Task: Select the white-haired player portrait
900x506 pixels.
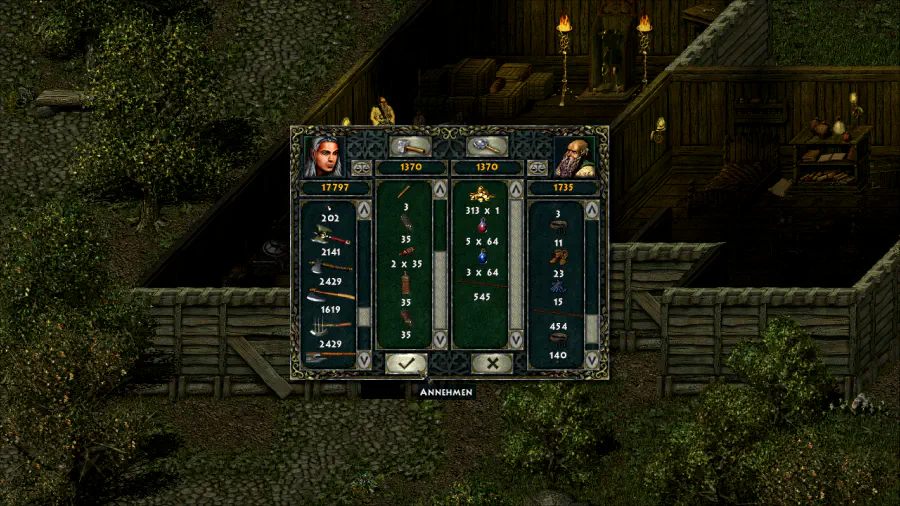Action: point(324,155)
